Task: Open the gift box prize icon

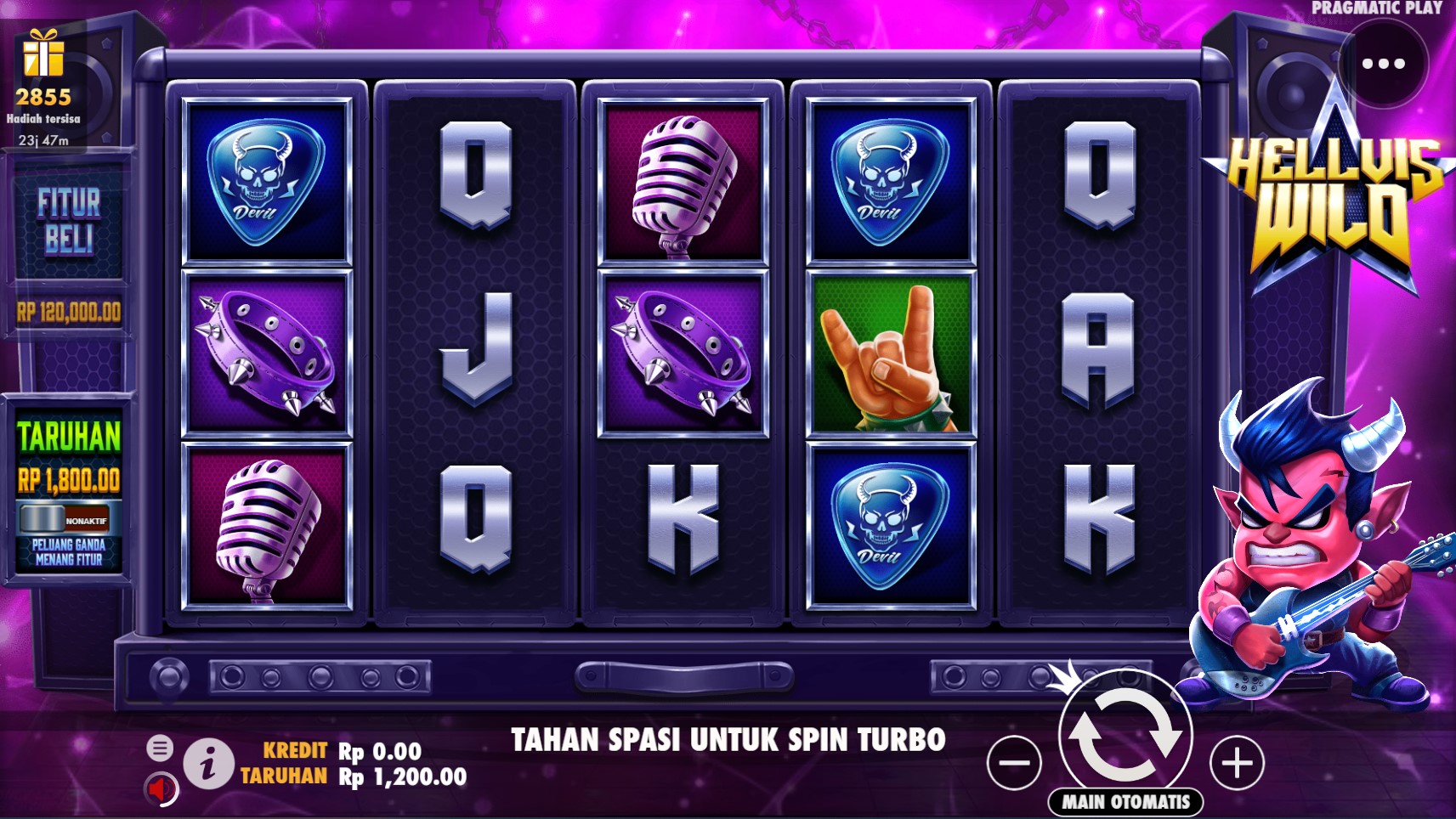Action: (x=43, y=54)
